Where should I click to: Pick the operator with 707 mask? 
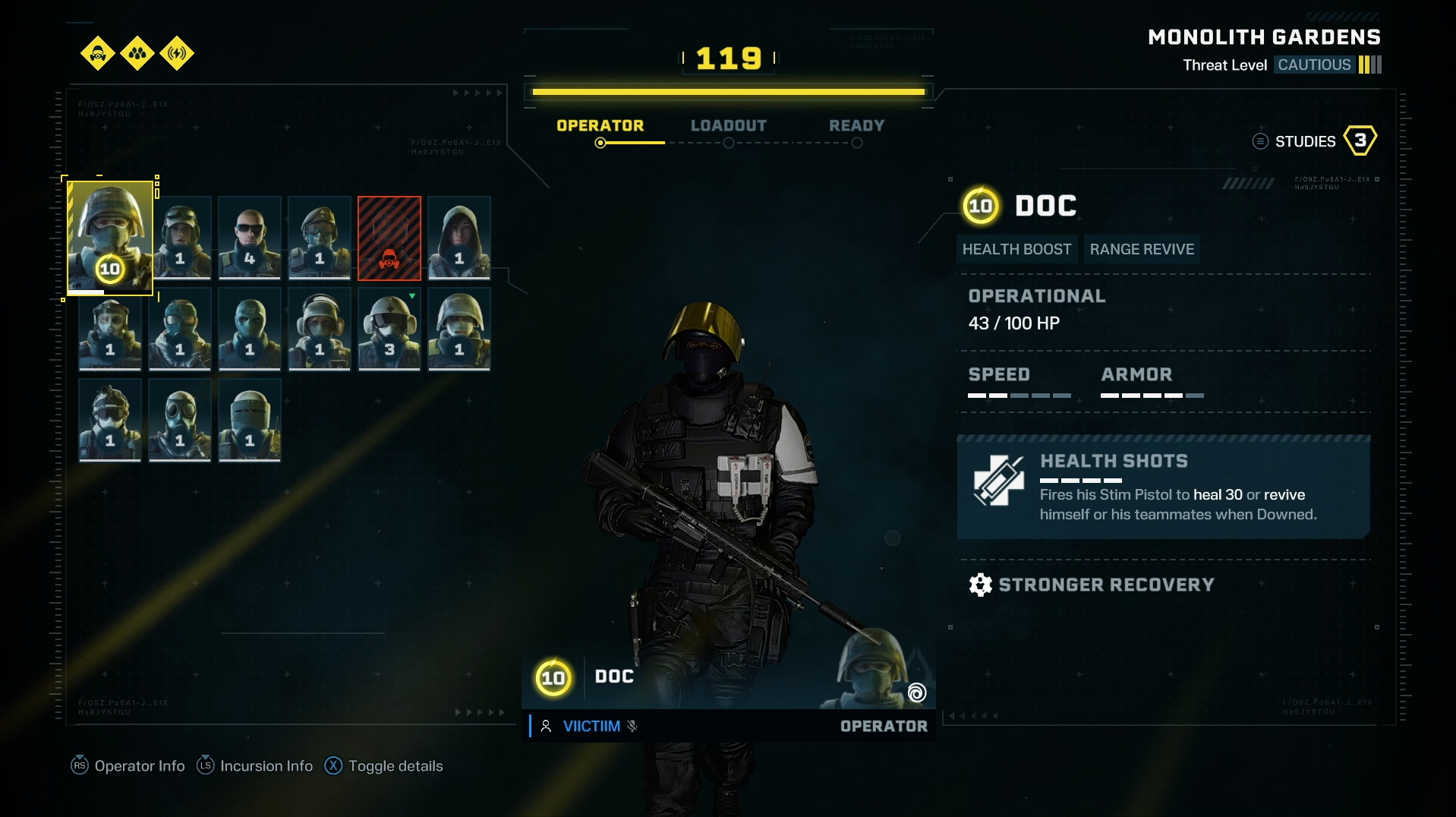coord(250,329)
